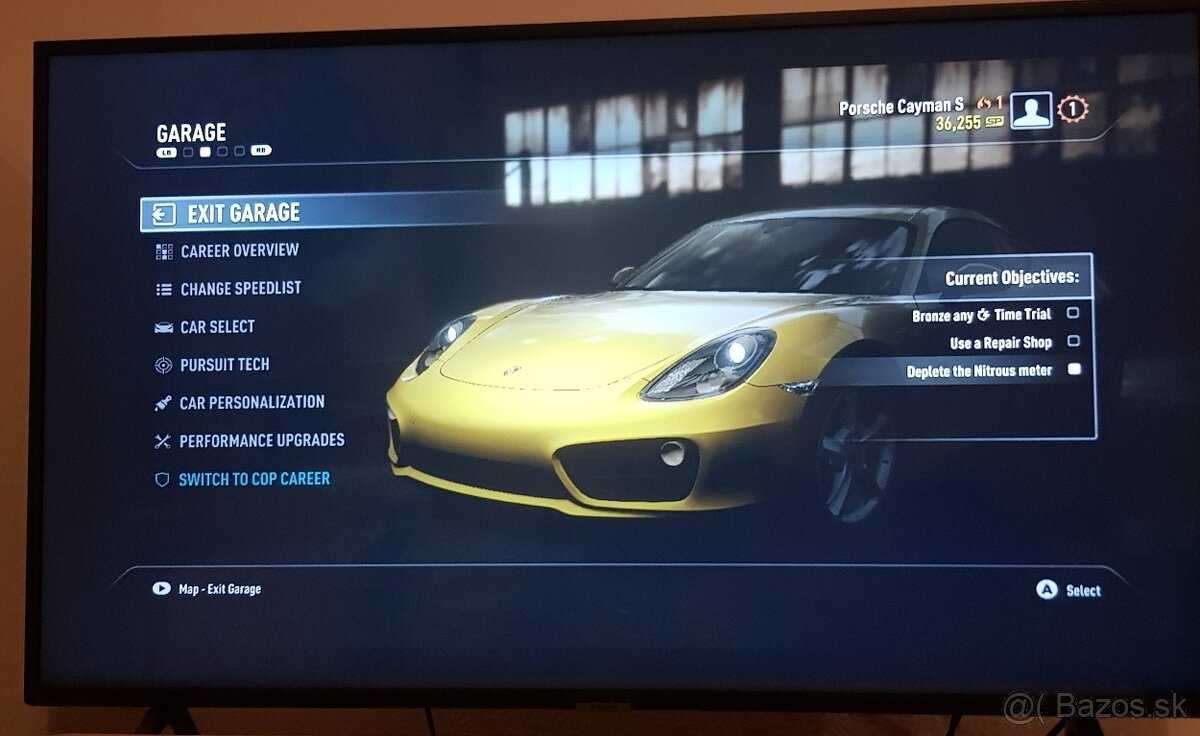The width and height of the screenshot is (1200, 736).
Task: Select the Deplete the Nitrous meter objective
Action: (979, 371)
